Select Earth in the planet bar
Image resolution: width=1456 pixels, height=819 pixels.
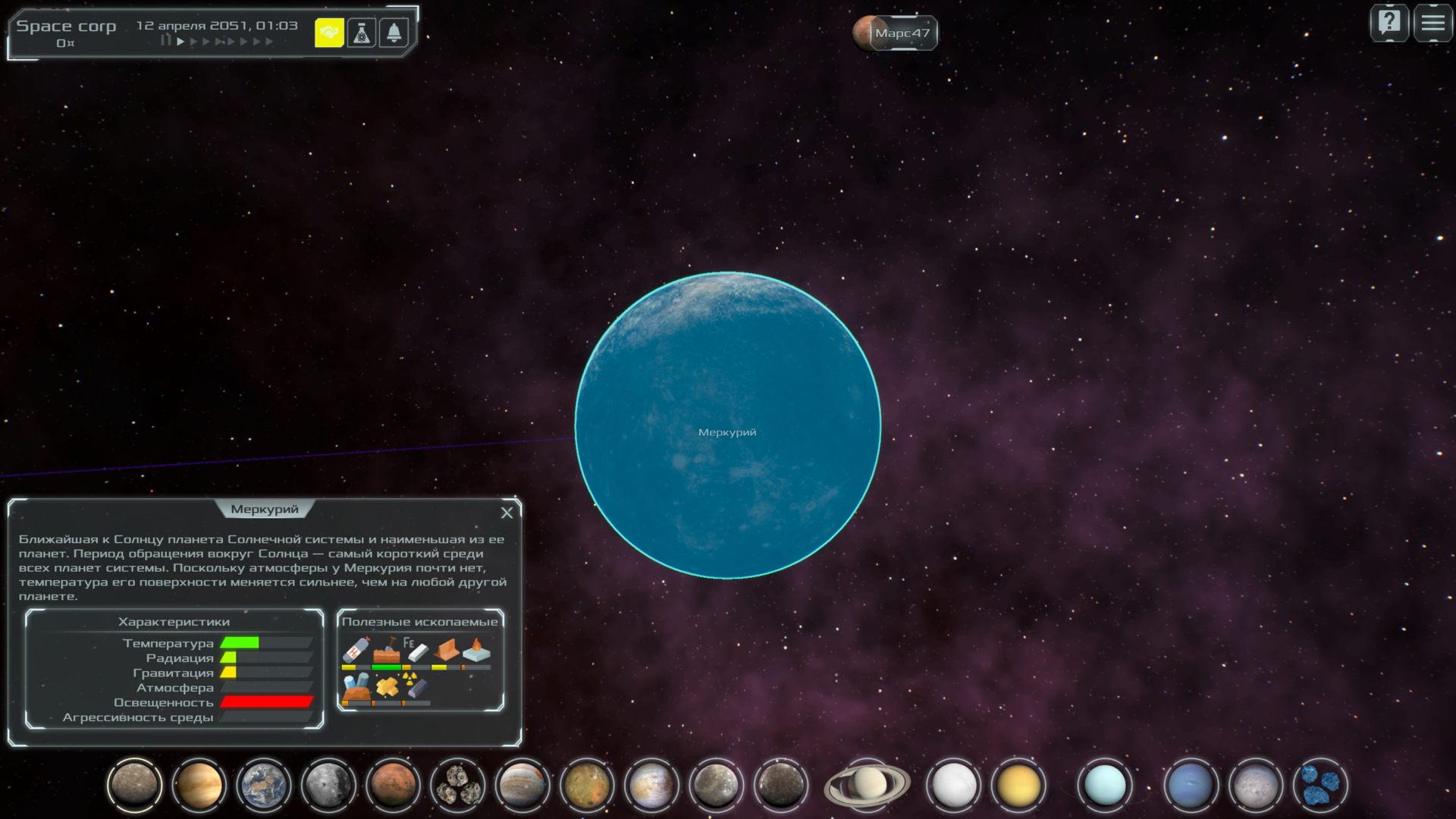coord(263,784)
